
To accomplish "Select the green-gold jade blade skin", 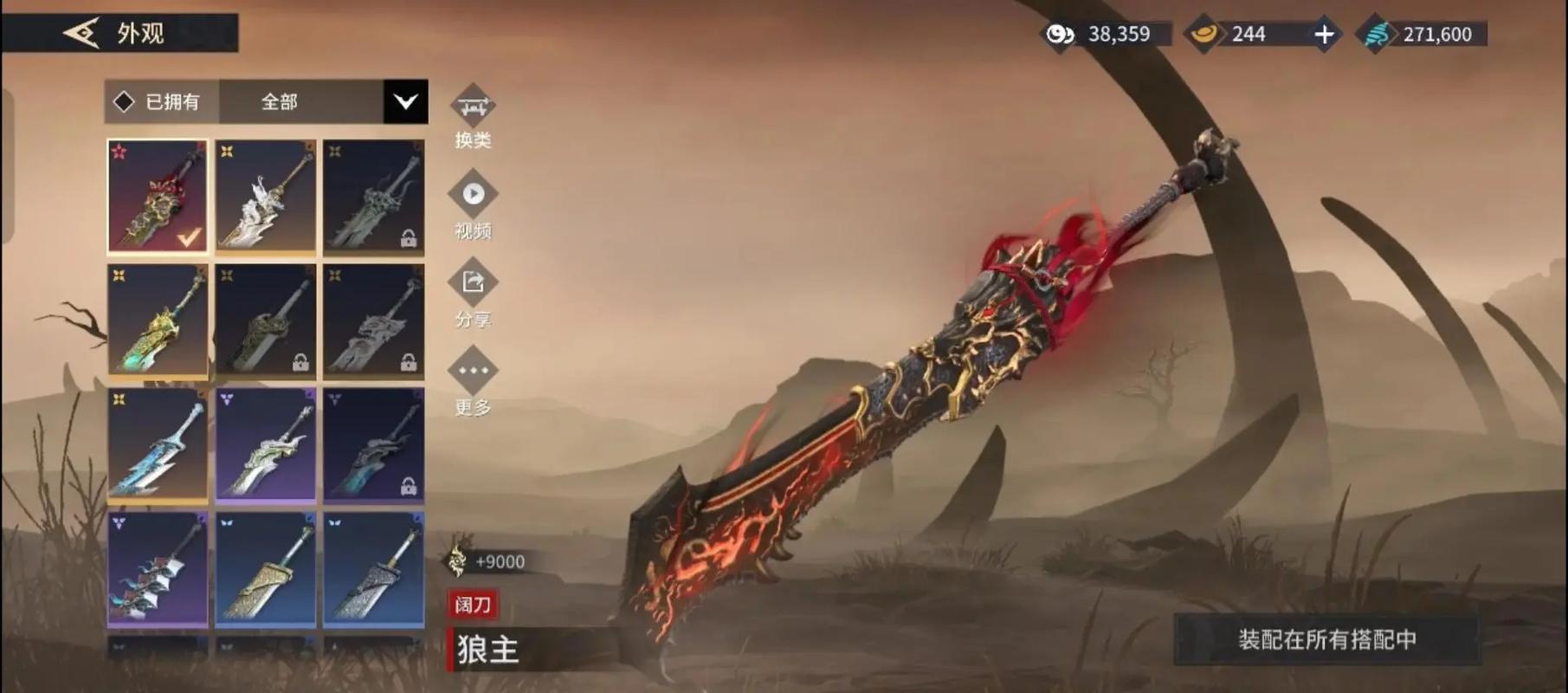I will [x=158, y=321].
